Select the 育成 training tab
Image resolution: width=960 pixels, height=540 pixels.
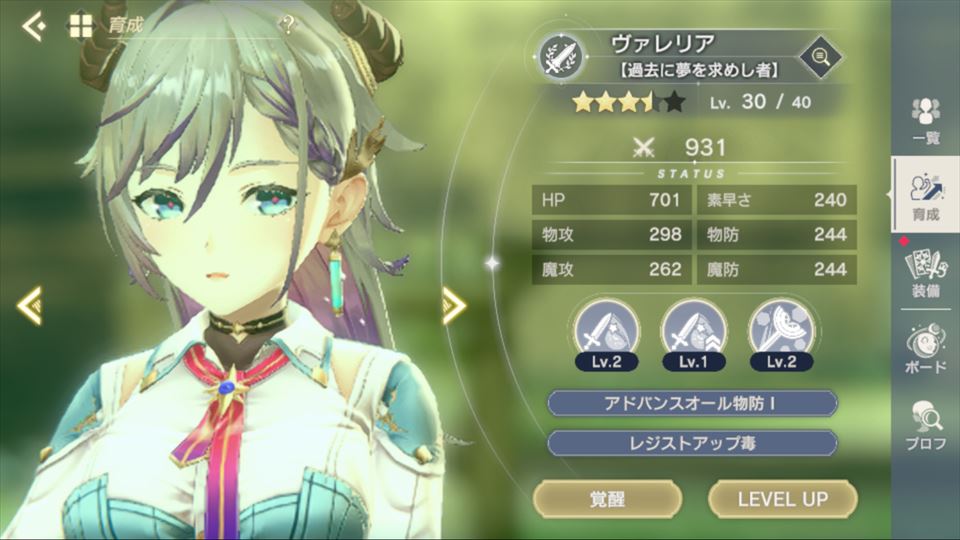pos(926,195)
